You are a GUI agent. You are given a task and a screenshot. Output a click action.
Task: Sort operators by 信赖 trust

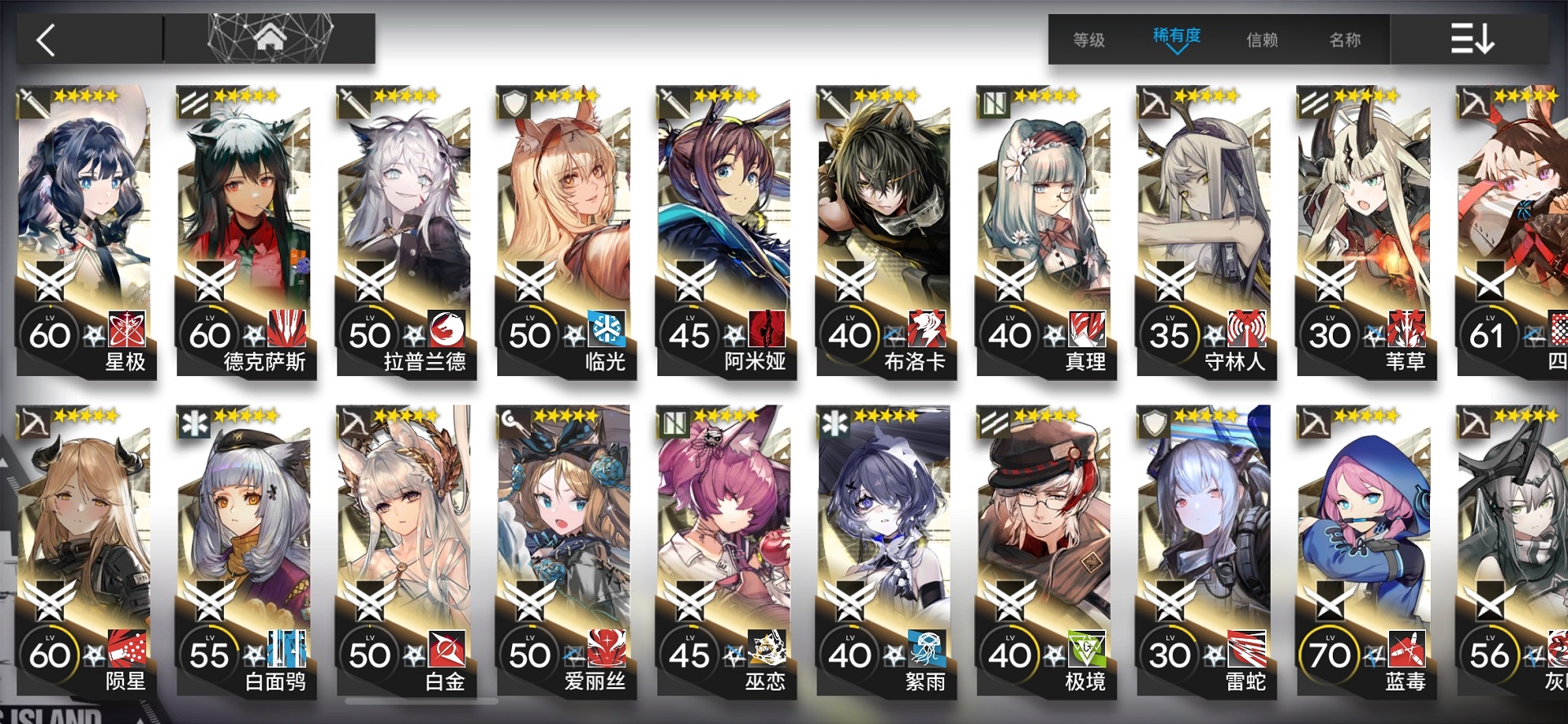tap(1262, 39)
